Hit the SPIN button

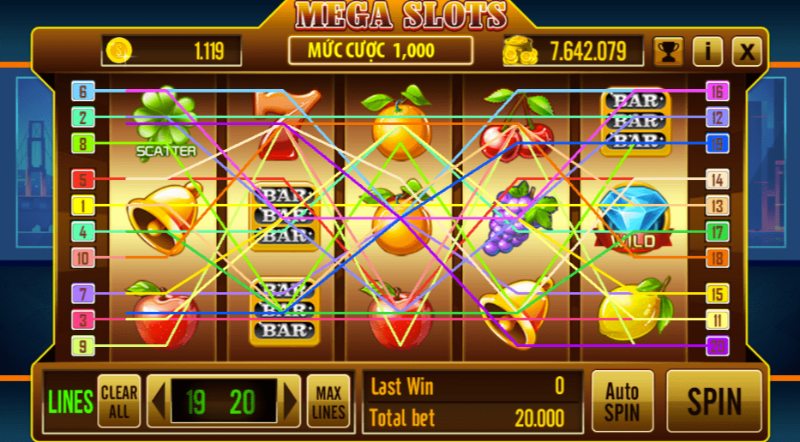tap(714, 400)
